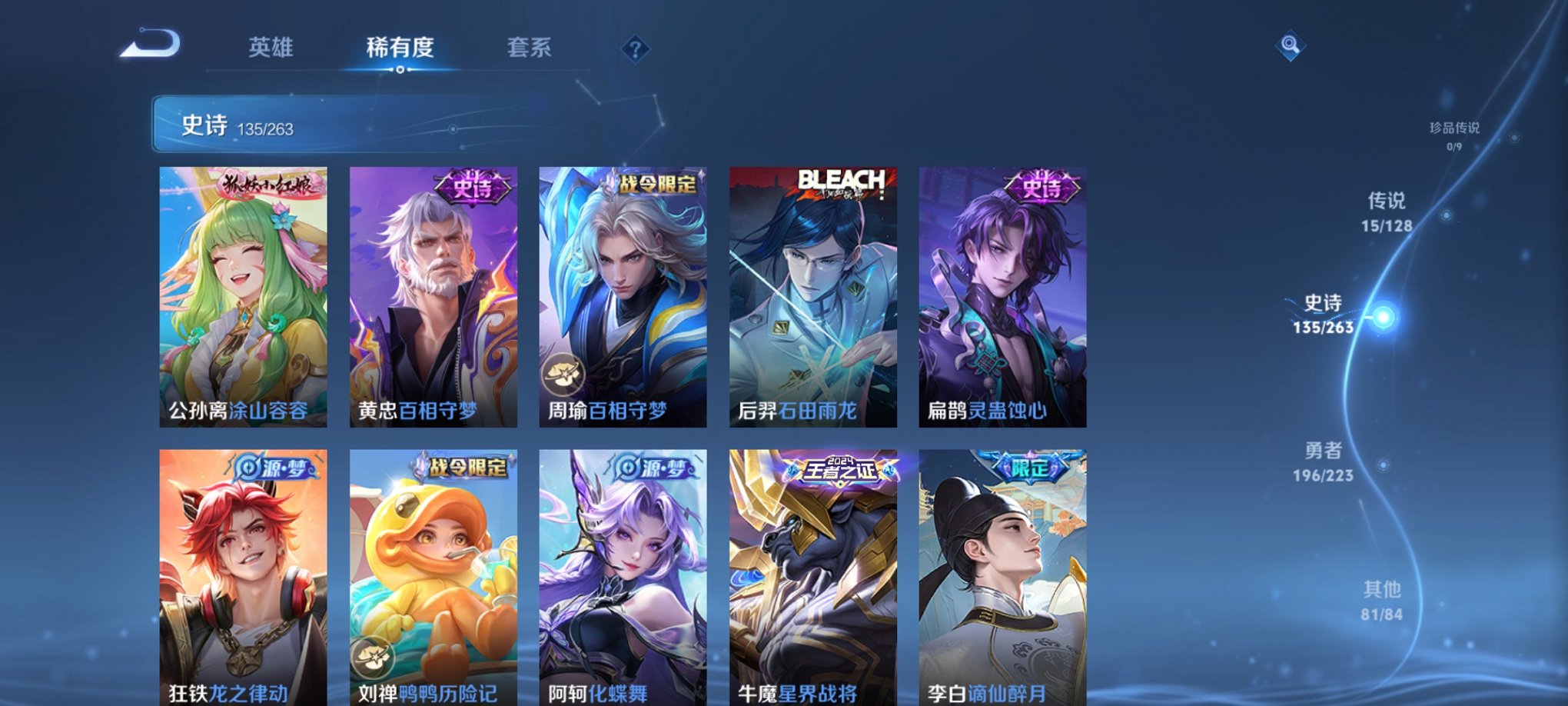The width and height of the screenshot is (1568, 706).
Task: Click the 史诗 quality badge on 黄忠 card
Action: (x=471, y=184)
